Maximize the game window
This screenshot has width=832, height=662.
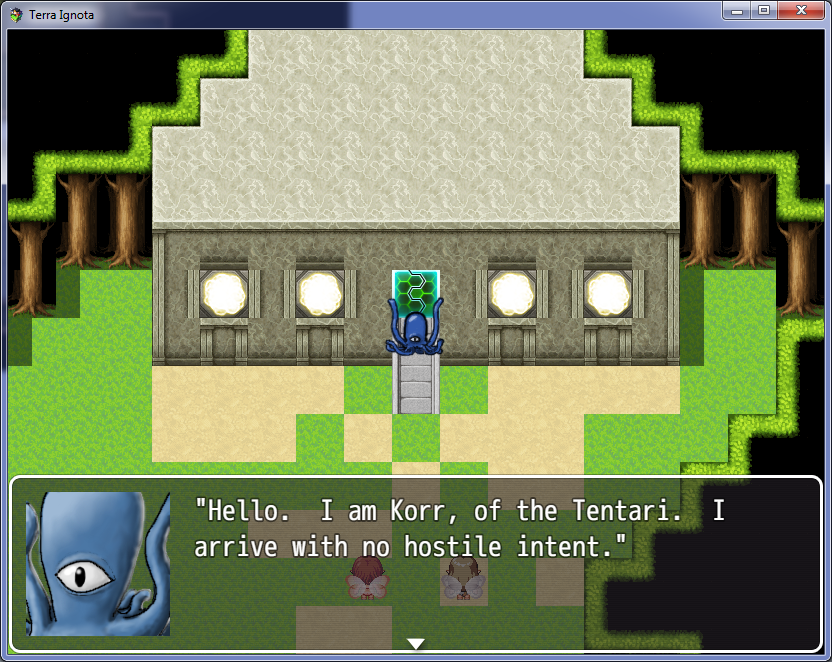coord(764,10)
